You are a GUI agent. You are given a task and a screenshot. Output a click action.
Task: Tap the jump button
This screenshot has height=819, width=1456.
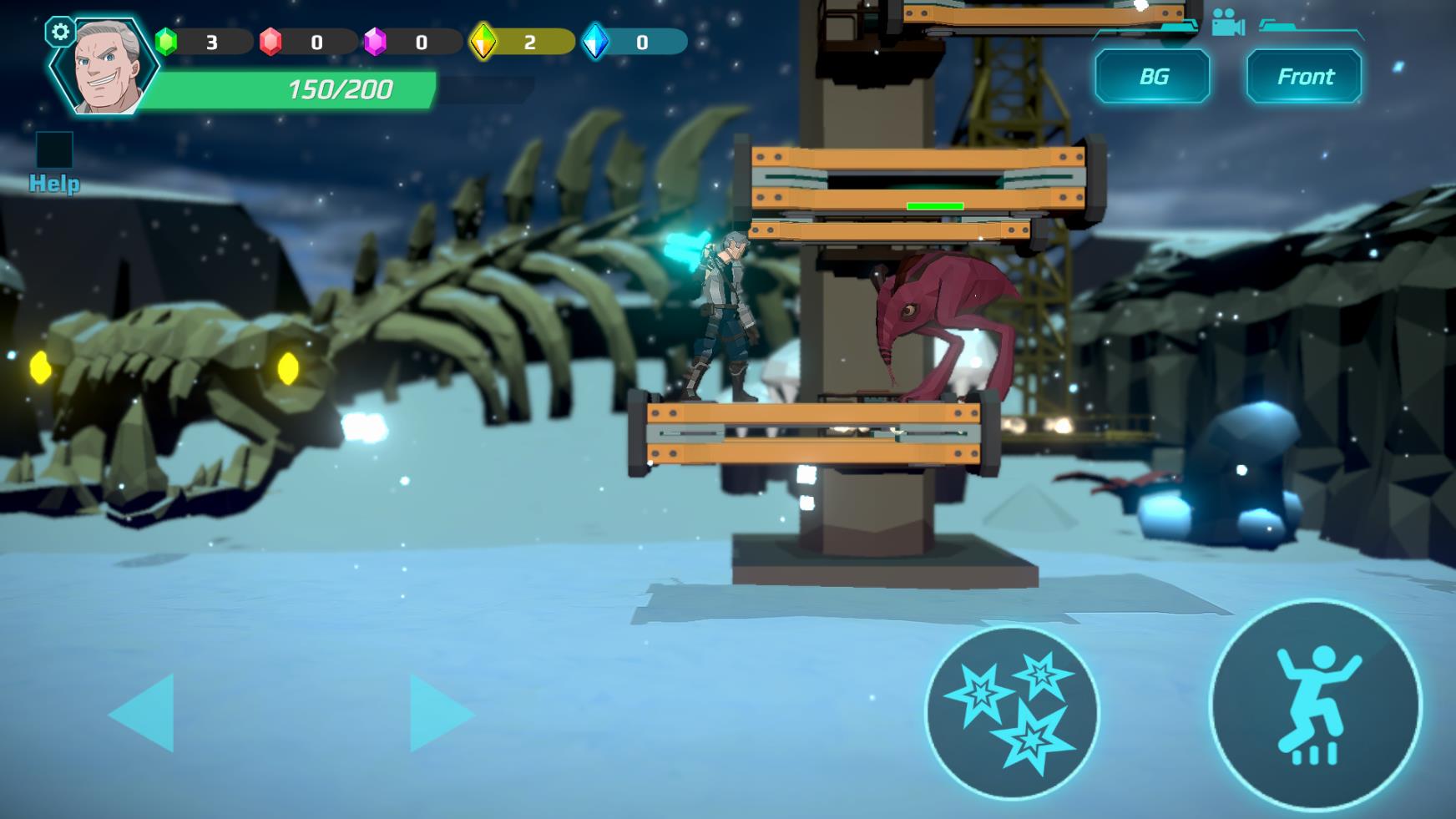1315,705
